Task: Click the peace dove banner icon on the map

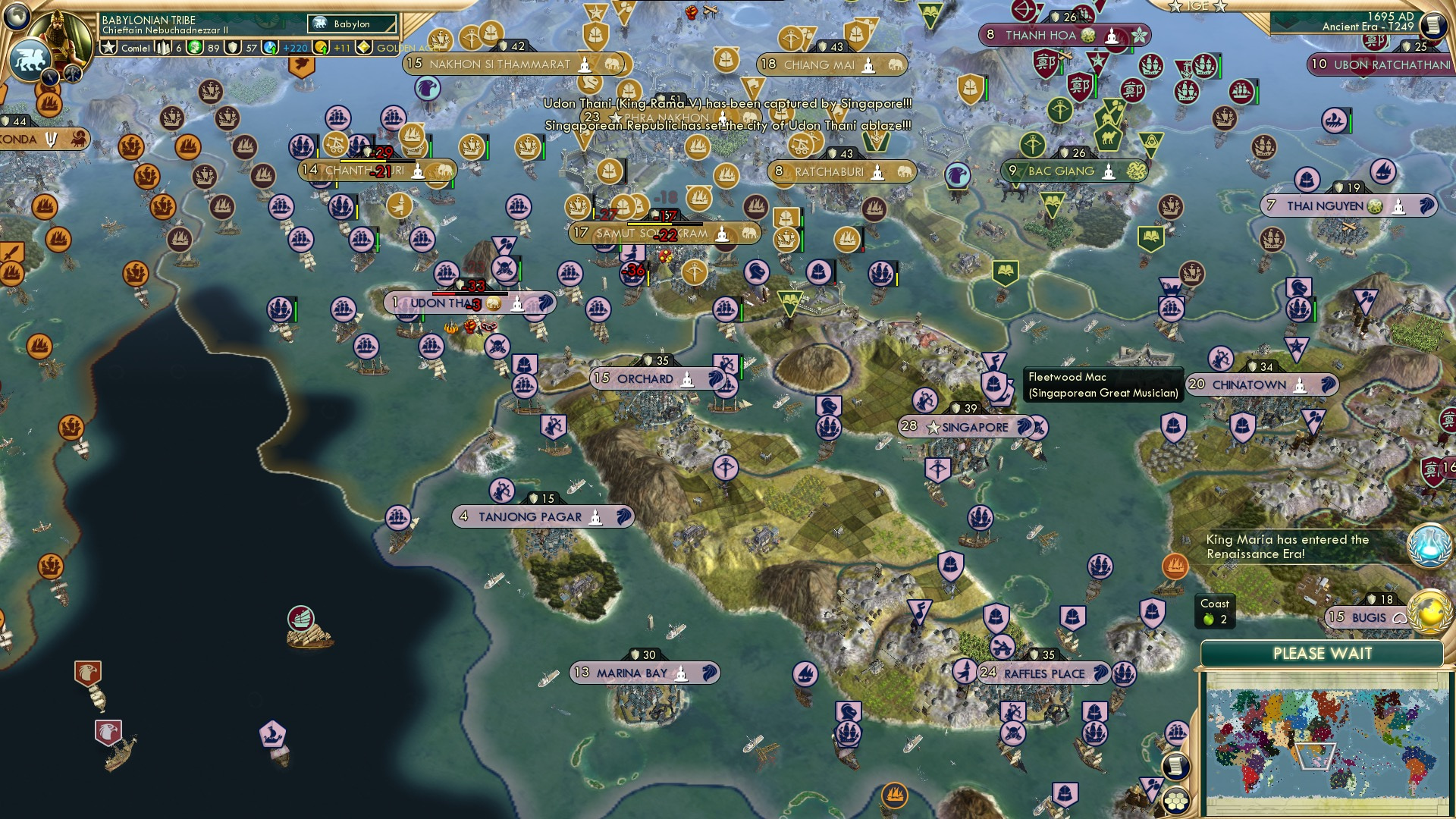Action: click(x=300, y=68)
